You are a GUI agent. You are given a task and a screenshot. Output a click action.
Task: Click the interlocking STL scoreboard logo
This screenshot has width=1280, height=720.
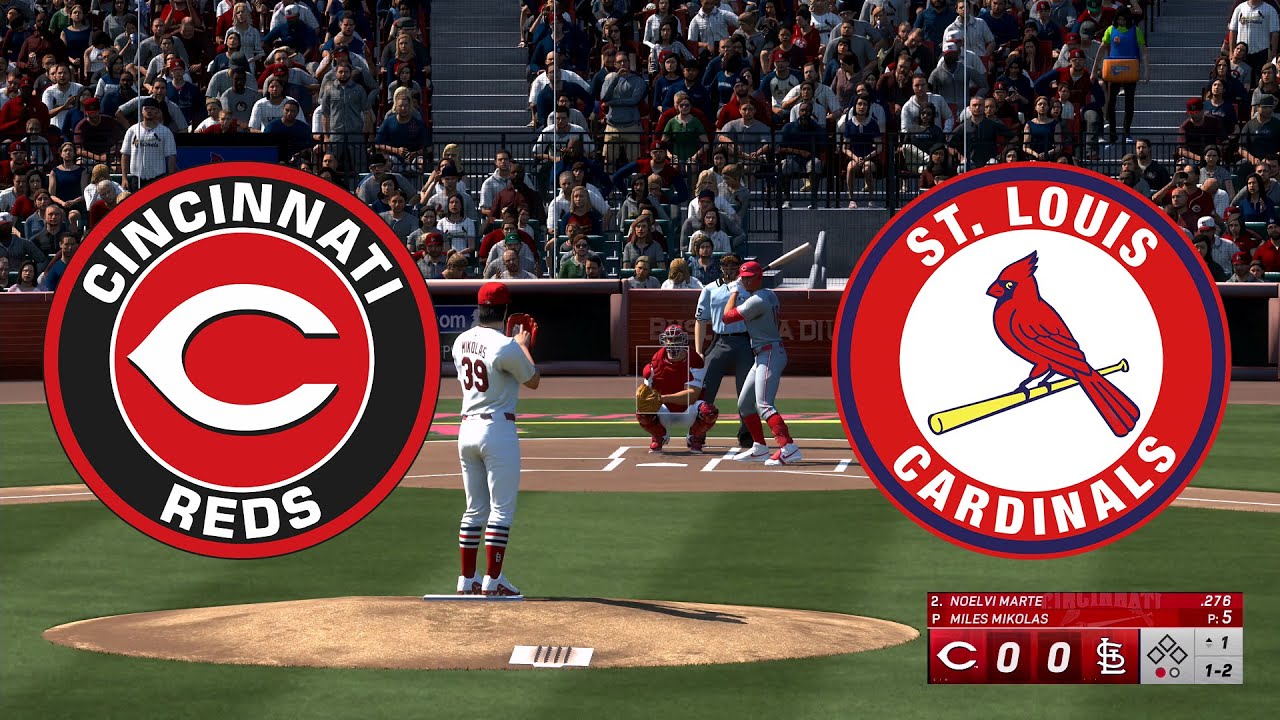(x=1111, y=655)
